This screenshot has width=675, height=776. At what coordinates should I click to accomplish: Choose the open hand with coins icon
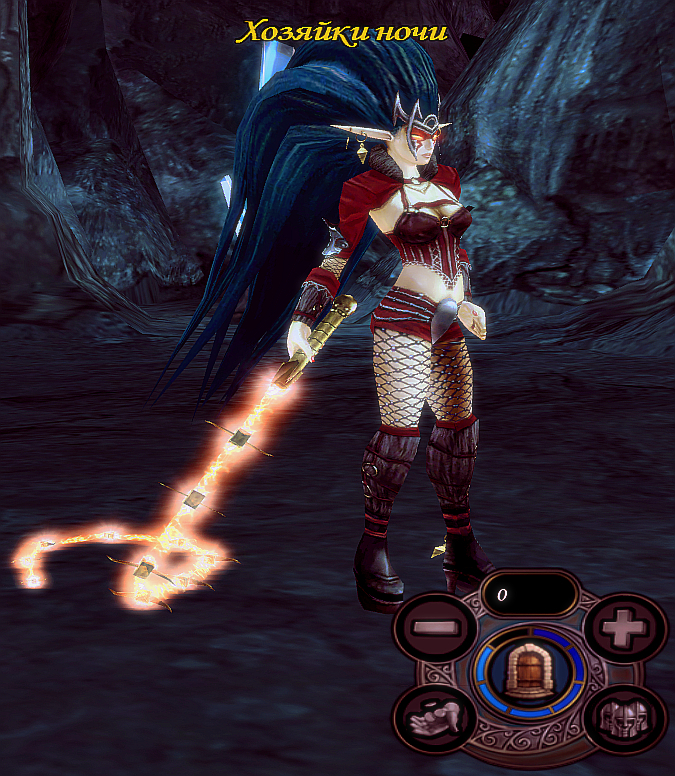point(434,717)
